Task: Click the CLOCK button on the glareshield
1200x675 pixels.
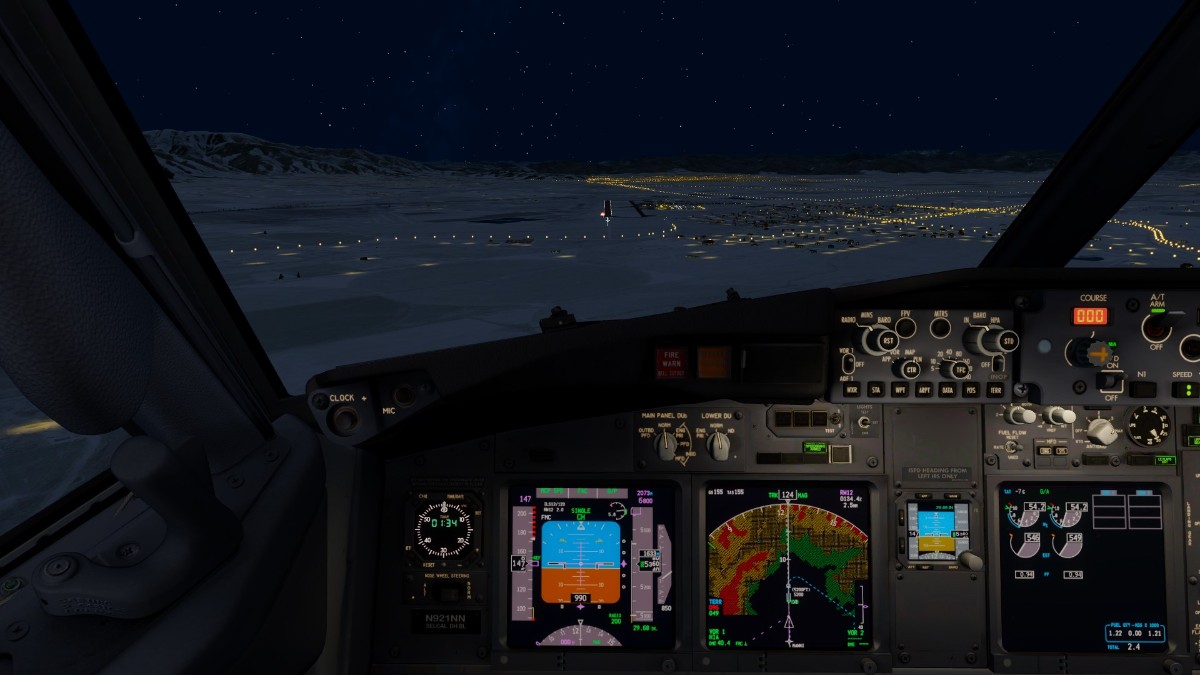Action: 343,418
